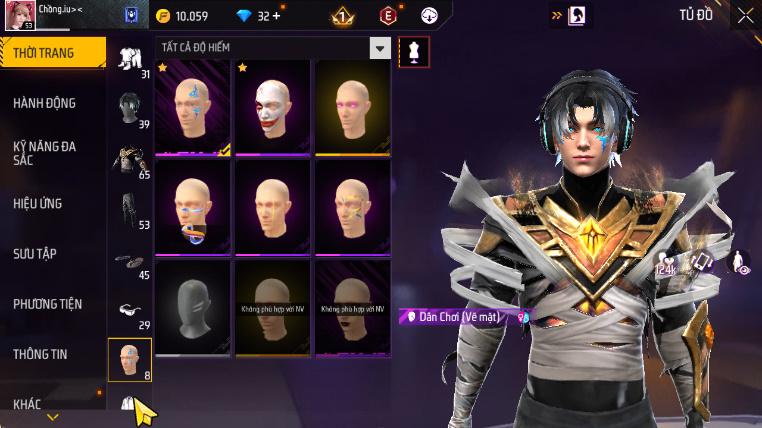The width and height of the screenshot is (762, 428).
Task: Toggle the character view eye icon
Action: 740,262
